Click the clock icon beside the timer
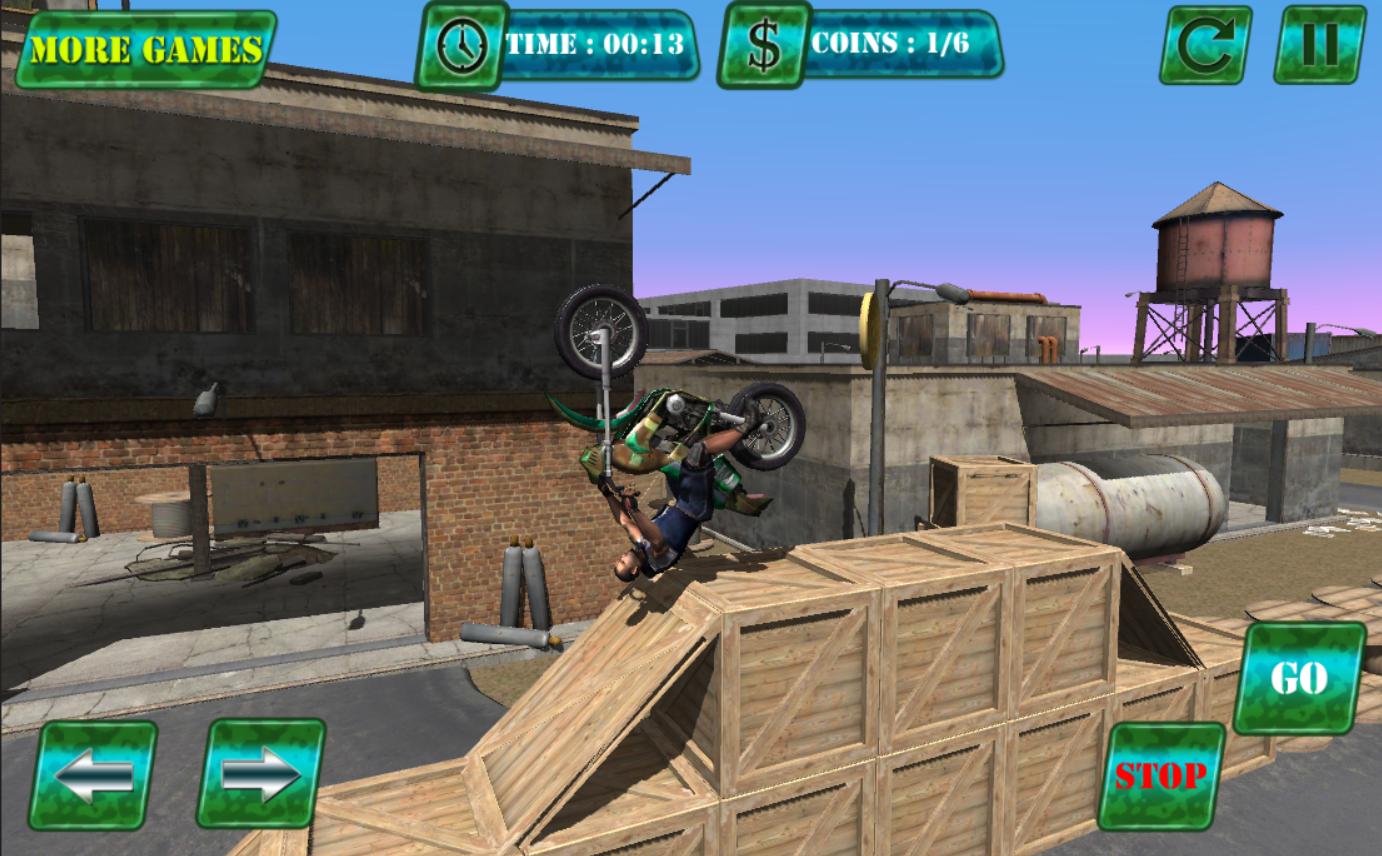Screen dimensions: 1382x856 tap(462, 45)
